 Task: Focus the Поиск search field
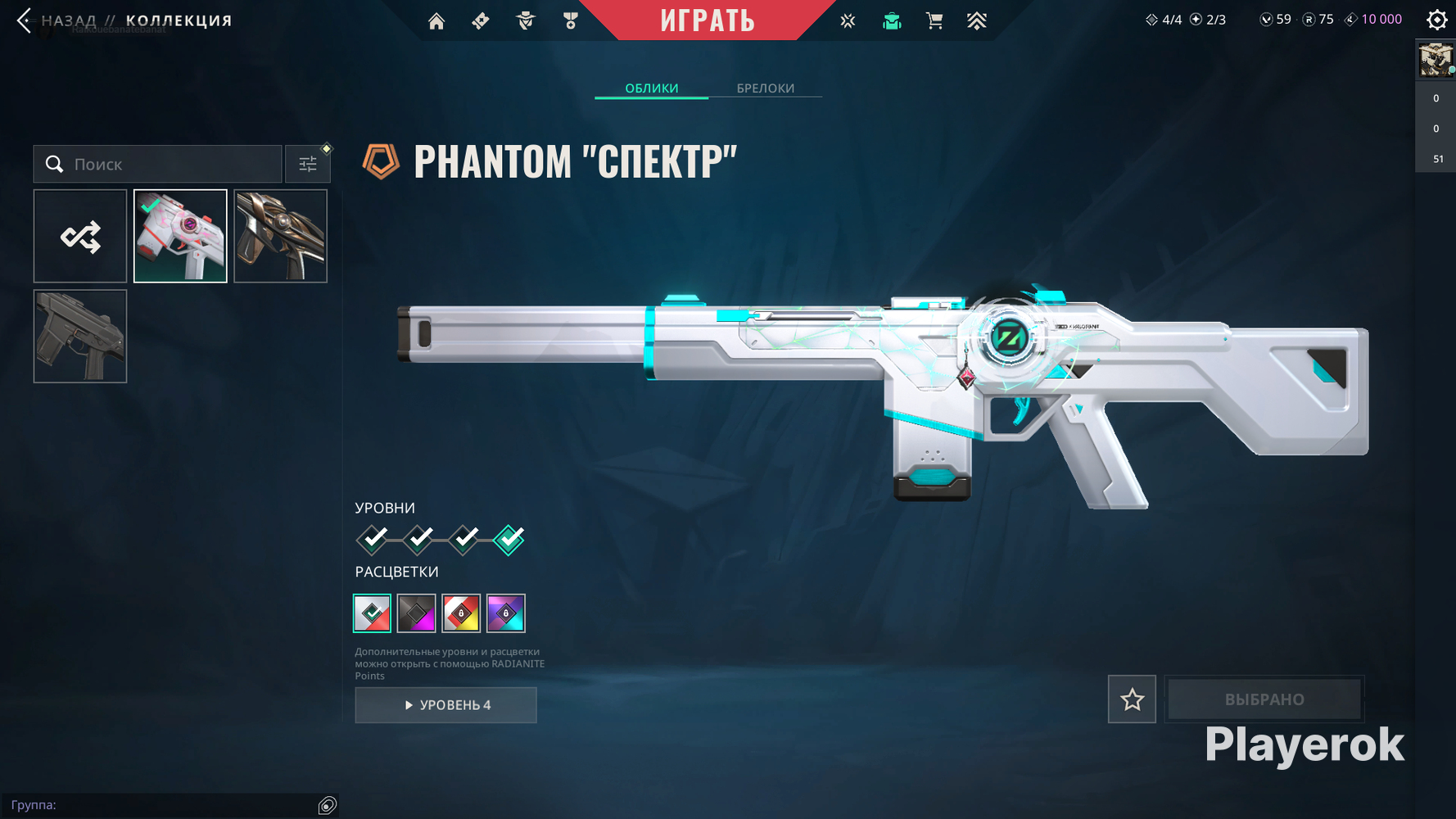(172, 165)
